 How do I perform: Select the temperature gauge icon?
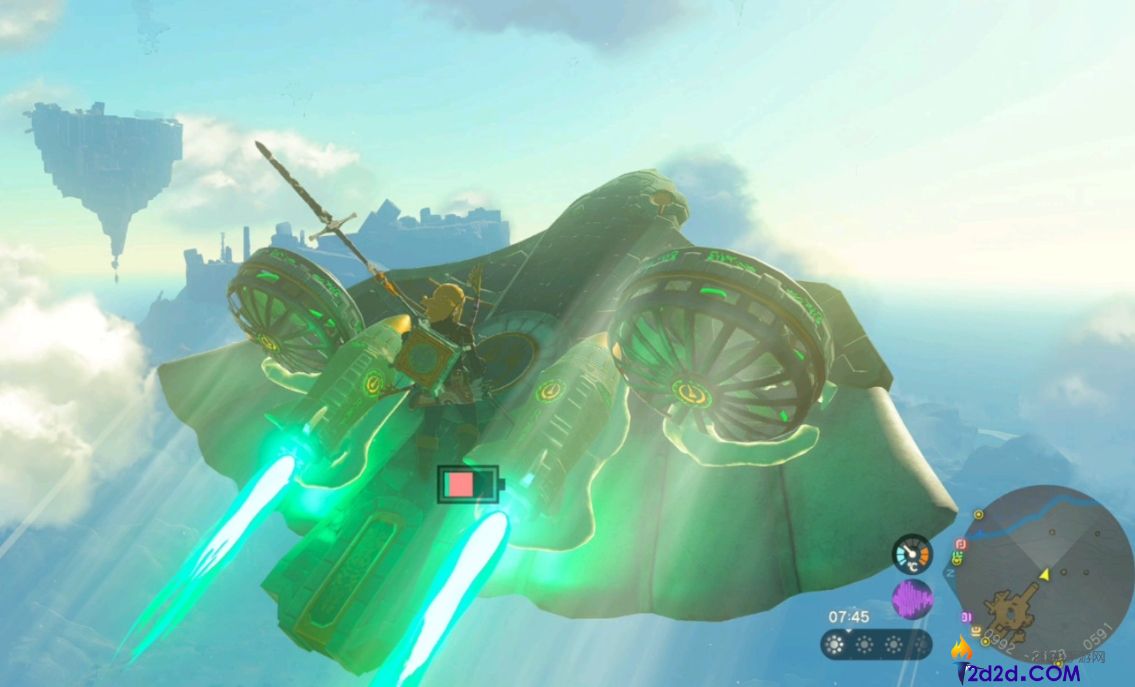click(x=911, y=554)
